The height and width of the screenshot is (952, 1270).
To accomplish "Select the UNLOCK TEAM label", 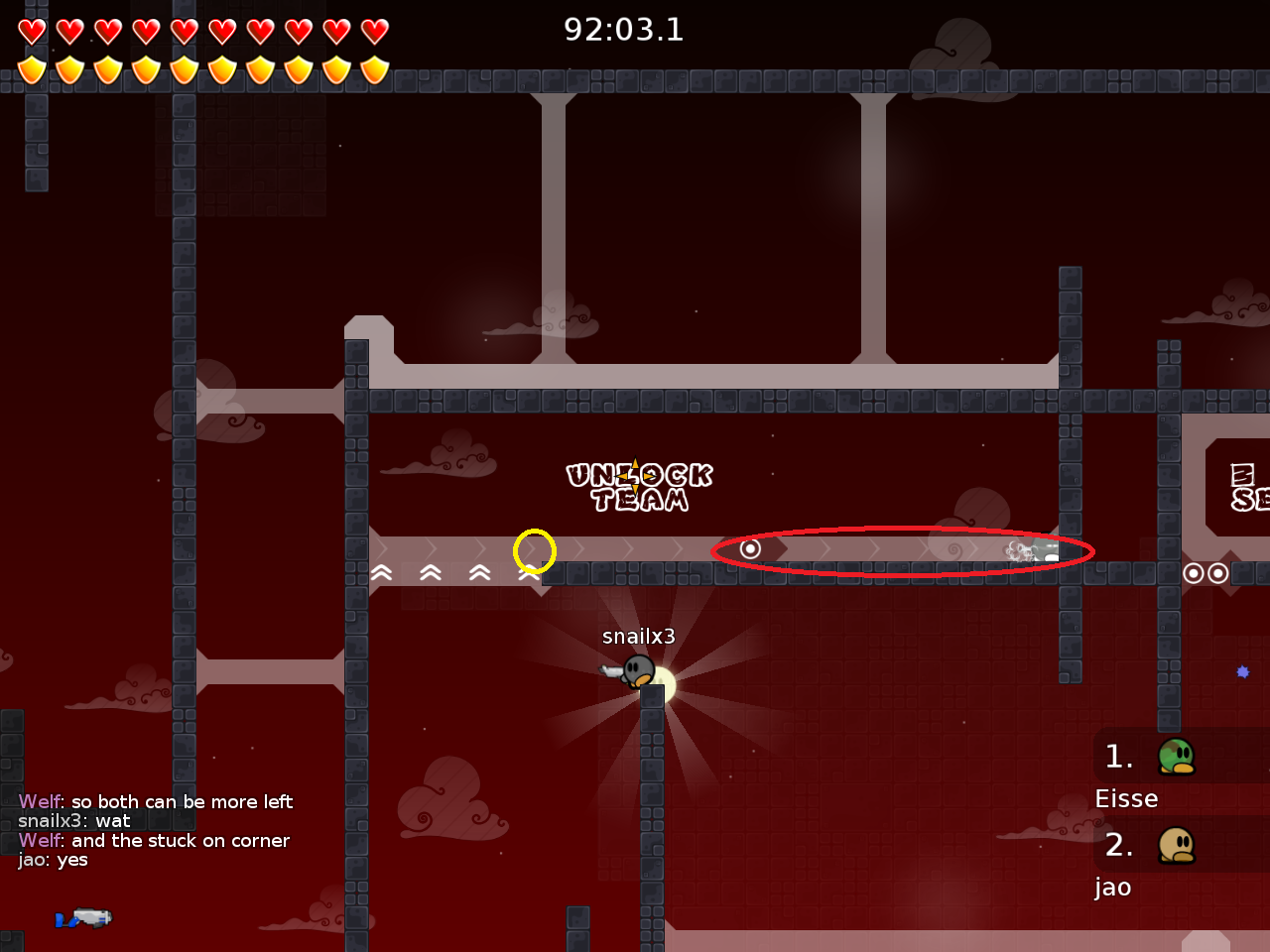I will [640, 486].
